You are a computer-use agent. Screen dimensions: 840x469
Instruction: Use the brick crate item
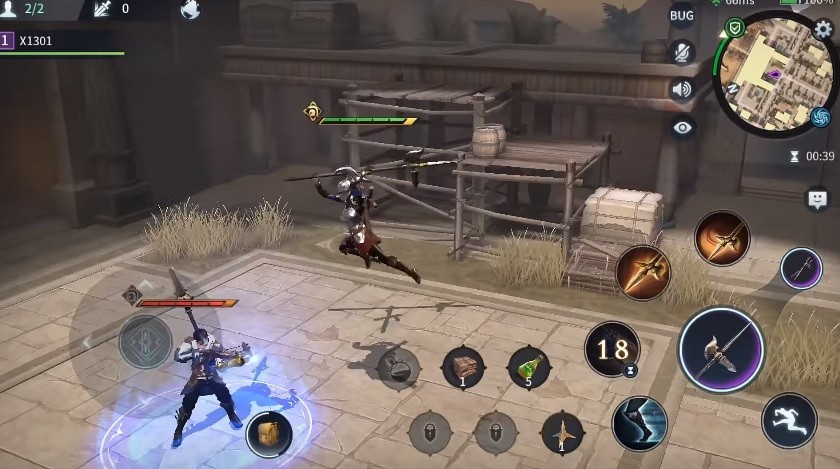(463, 368)
